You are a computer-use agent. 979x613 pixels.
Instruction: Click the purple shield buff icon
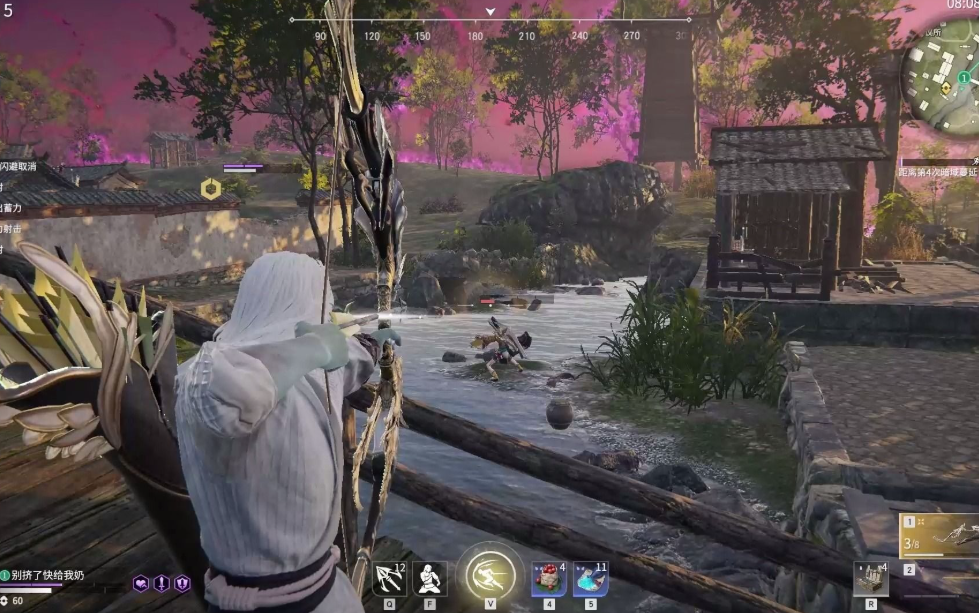182,583
